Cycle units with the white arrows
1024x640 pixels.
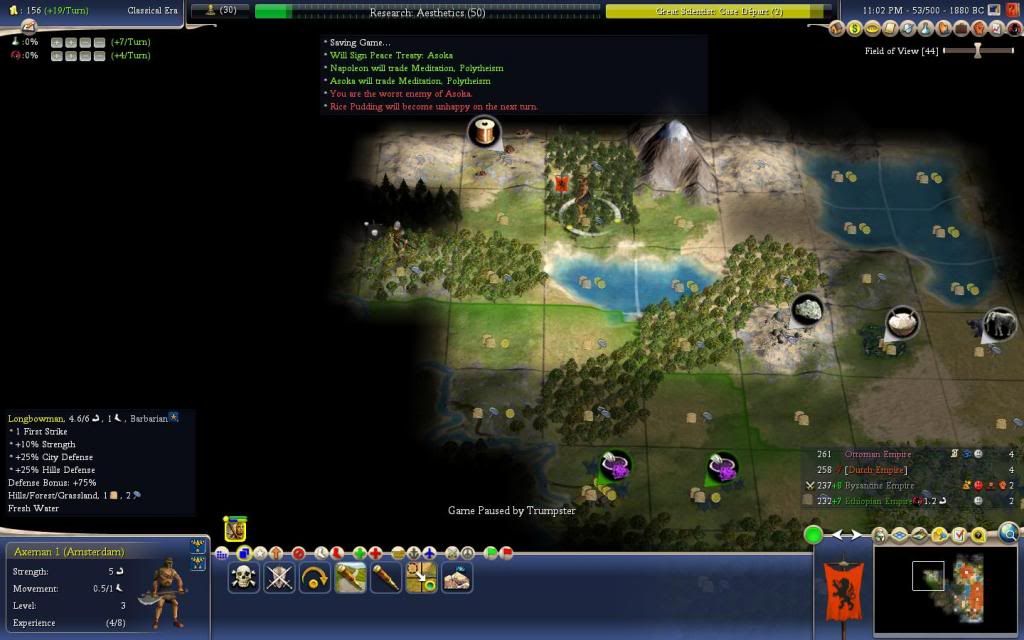point(847,535)
